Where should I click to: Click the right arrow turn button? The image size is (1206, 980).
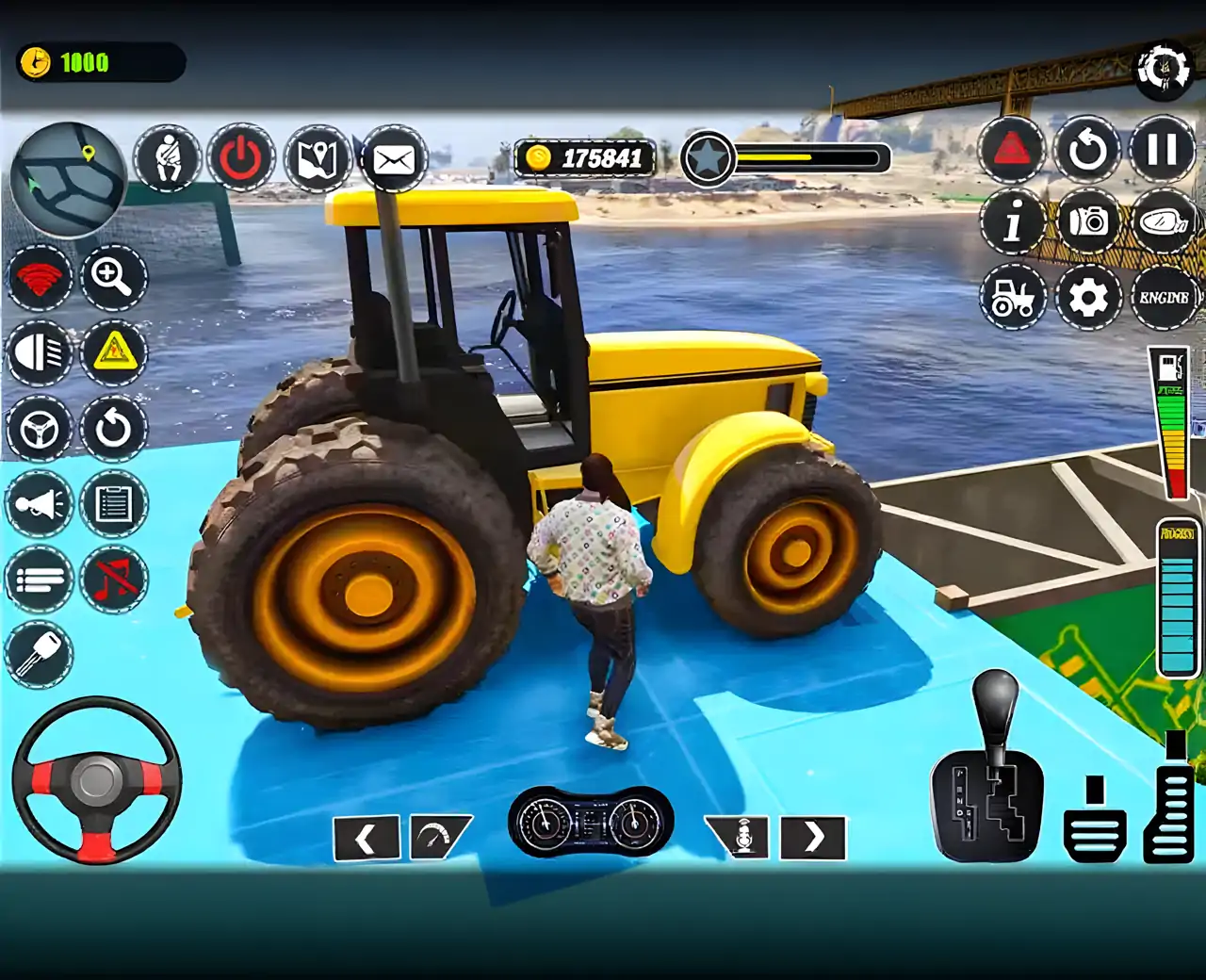(x=813, y=837)
